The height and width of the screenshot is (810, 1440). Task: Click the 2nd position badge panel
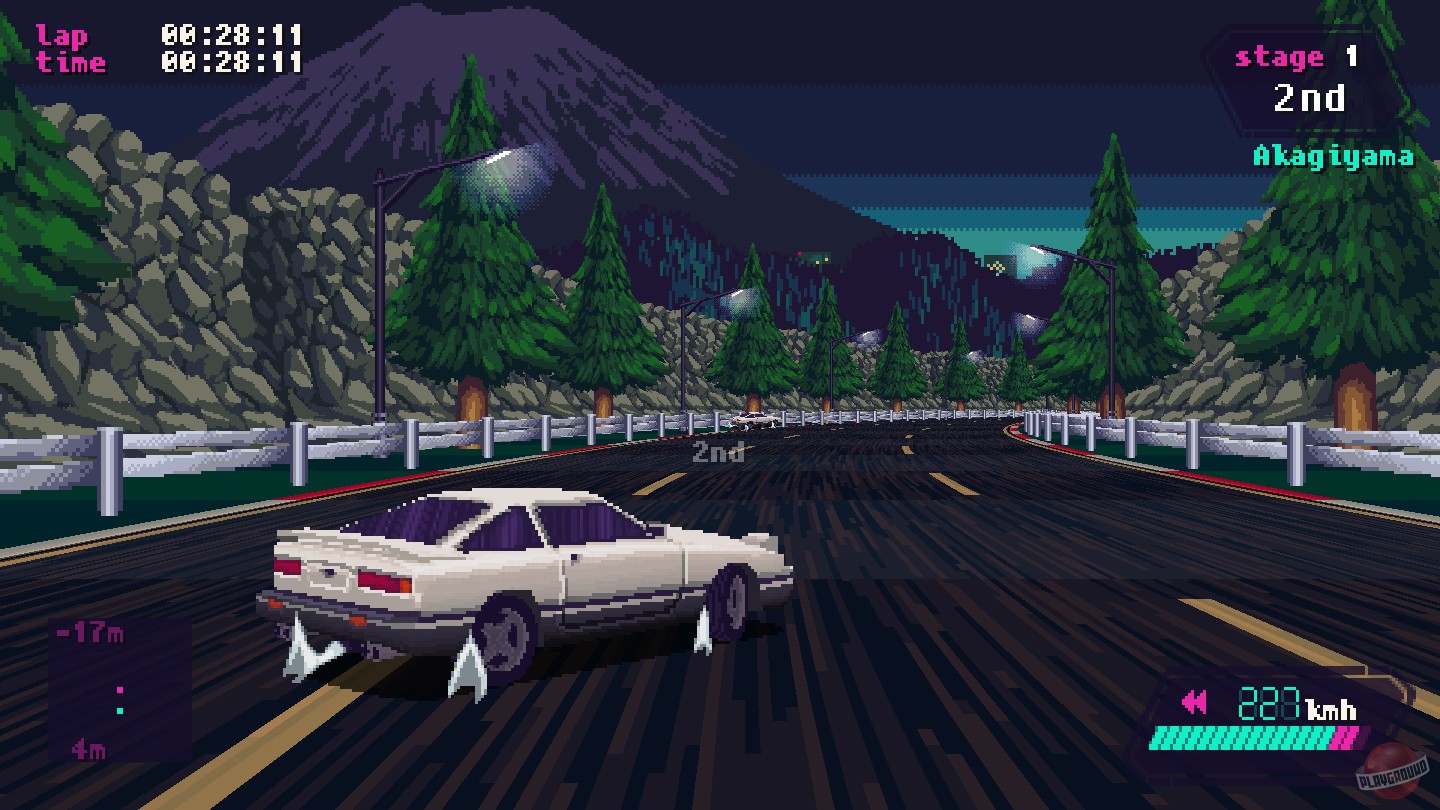click(1310, 99)
